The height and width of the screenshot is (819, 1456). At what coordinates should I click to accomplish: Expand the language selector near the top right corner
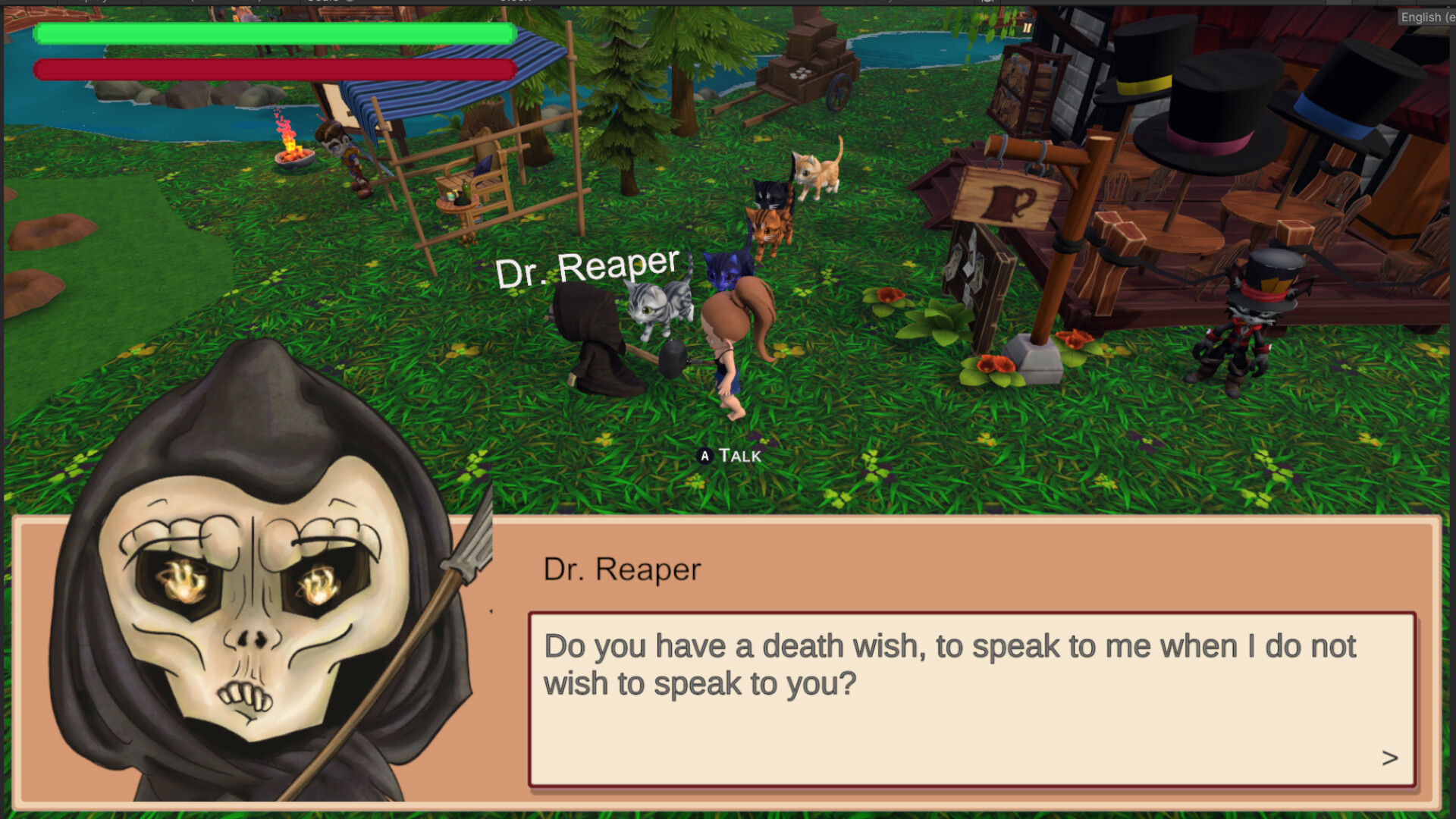(x=1426, y=17)
